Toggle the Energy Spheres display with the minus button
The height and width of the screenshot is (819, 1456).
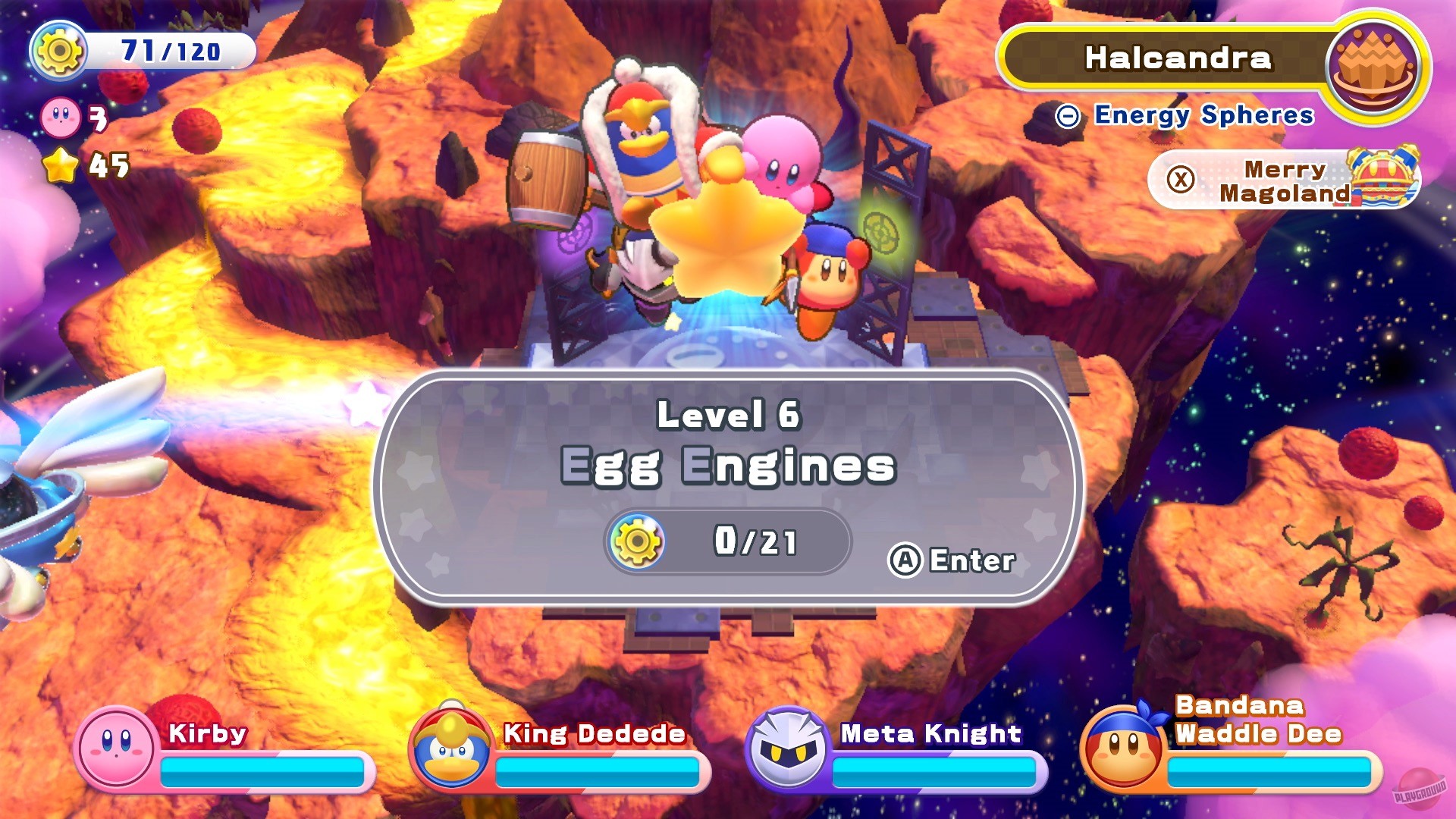click(1068, 116)
